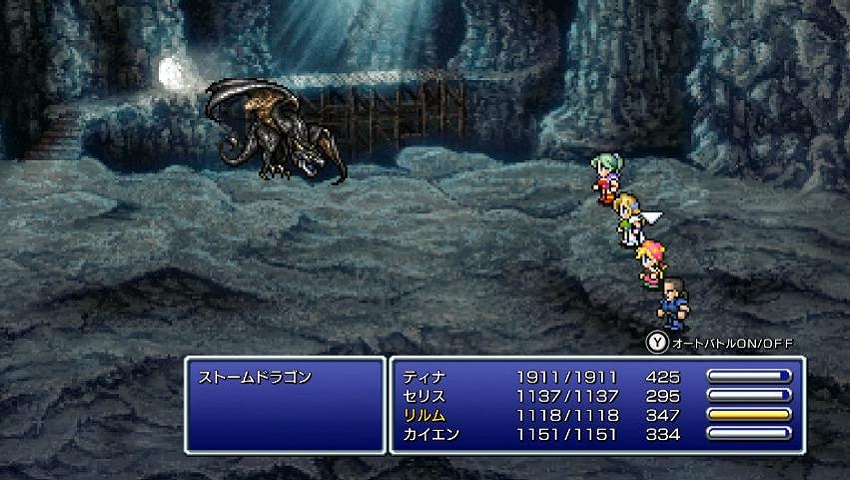
Task: Select セリス in the party status list
Action: pyautogui.click(x=423, y=396)
